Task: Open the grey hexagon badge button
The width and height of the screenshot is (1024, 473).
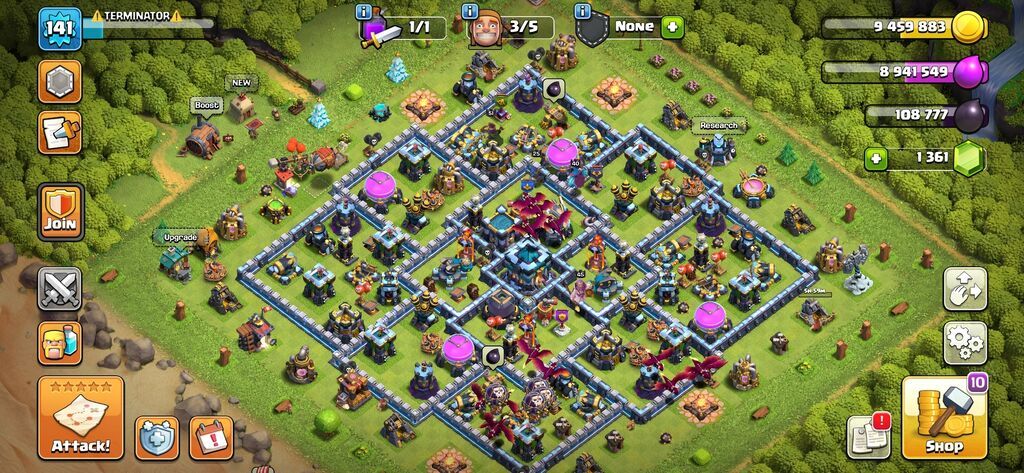Action: coord(60,81)
